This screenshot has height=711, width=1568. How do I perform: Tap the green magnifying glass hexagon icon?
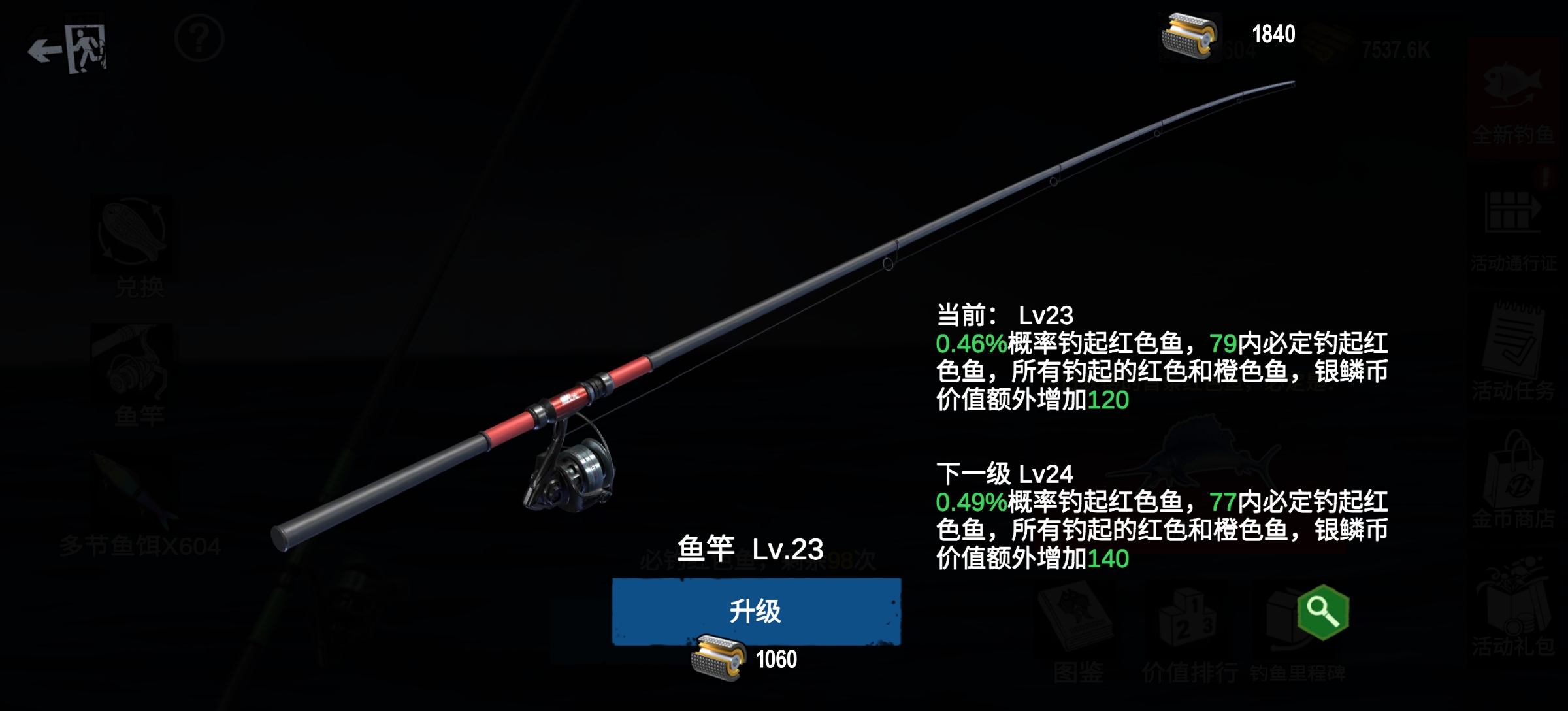pyautogui.click(x=1323, y=612)
